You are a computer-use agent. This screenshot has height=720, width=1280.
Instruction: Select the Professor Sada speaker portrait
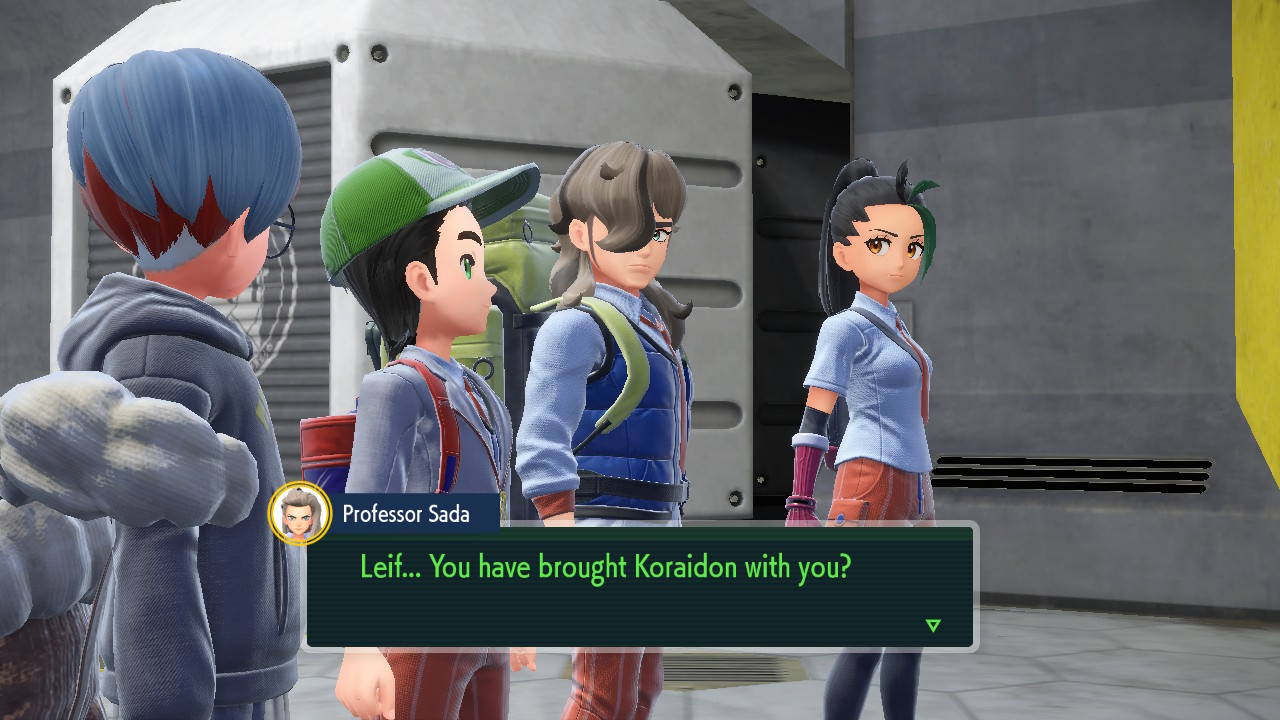[x=300, y=514]
